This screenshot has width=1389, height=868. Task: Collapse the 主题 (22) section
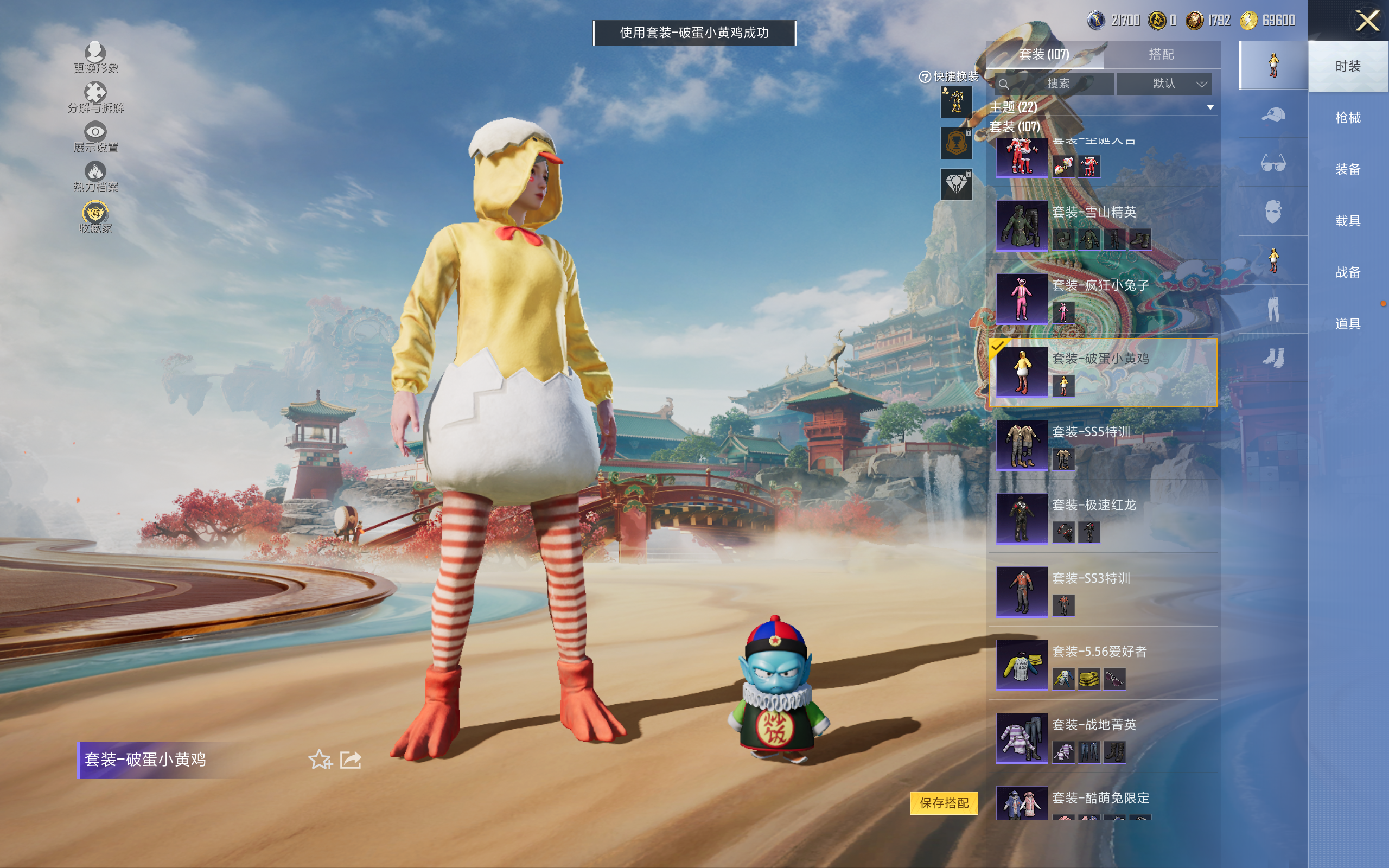(1210, 107)
